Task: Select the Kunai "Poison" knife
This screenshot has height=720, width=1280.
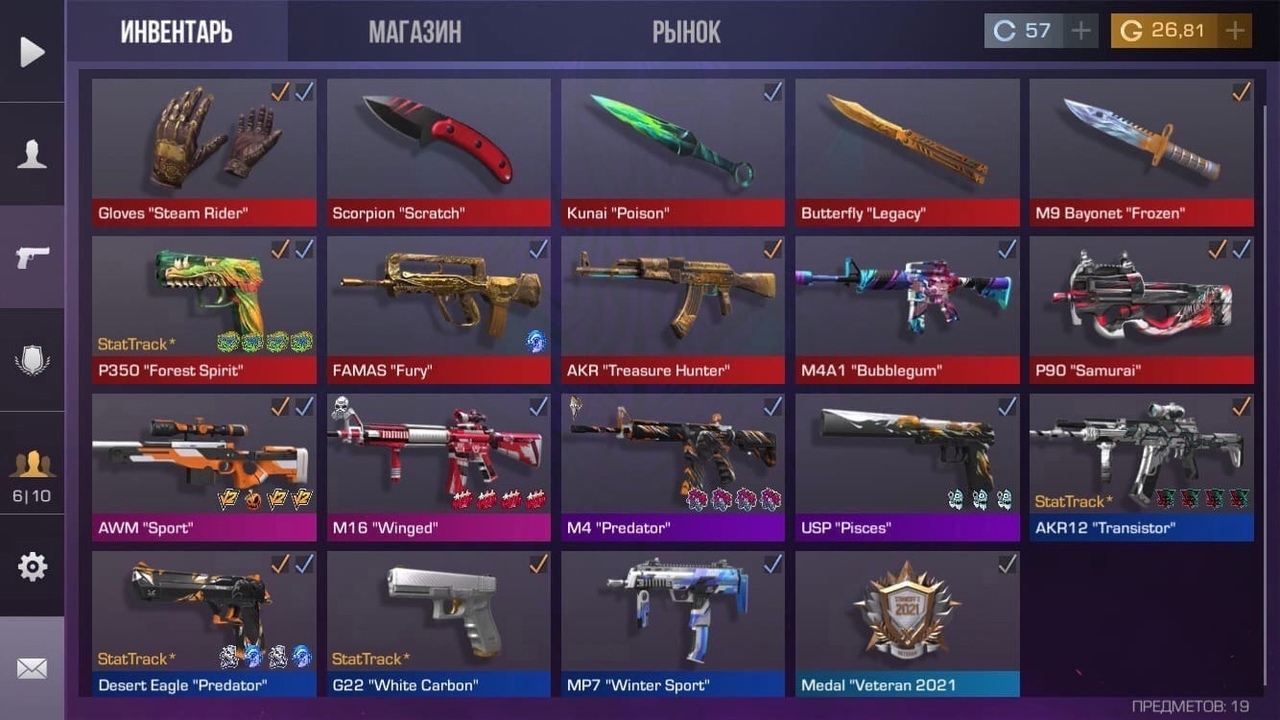Action: [x=672, y=152]
